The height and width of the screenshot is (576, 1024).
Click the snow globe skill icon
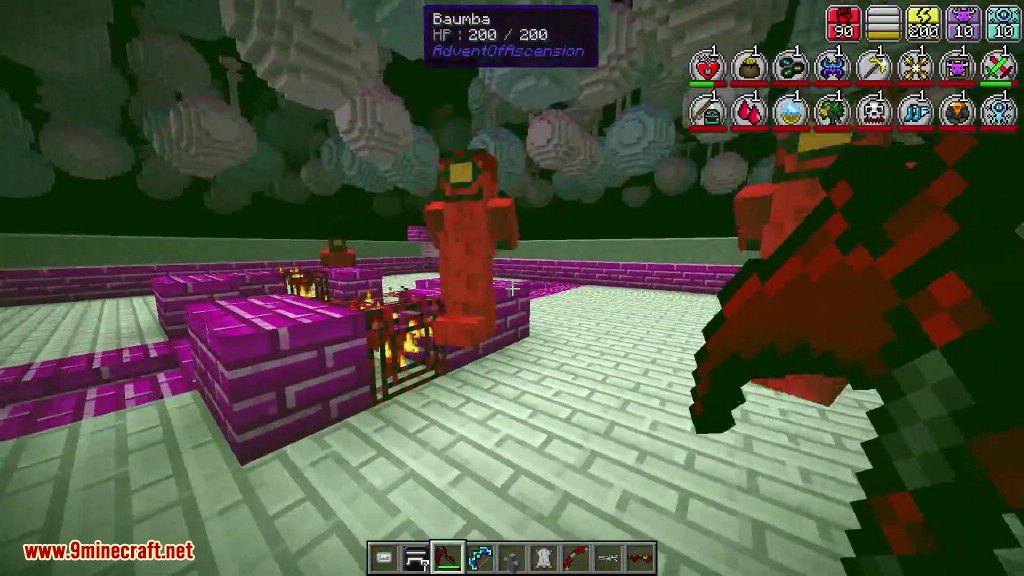tap(789, 109)
